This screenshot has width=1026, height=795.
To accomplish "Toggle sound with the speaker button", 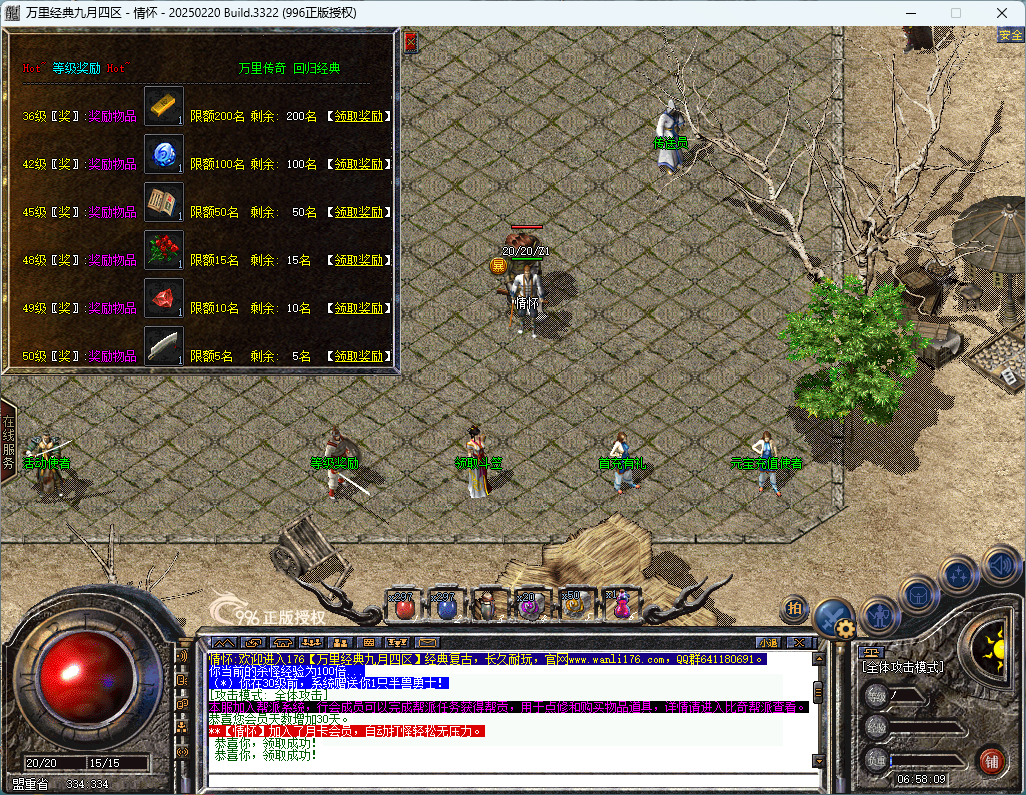I will coord(999,563).
